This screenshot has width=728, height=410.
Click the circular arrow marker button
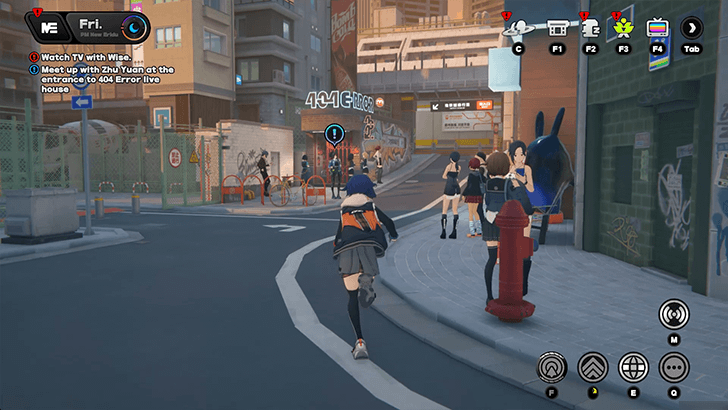coord(552,367)
